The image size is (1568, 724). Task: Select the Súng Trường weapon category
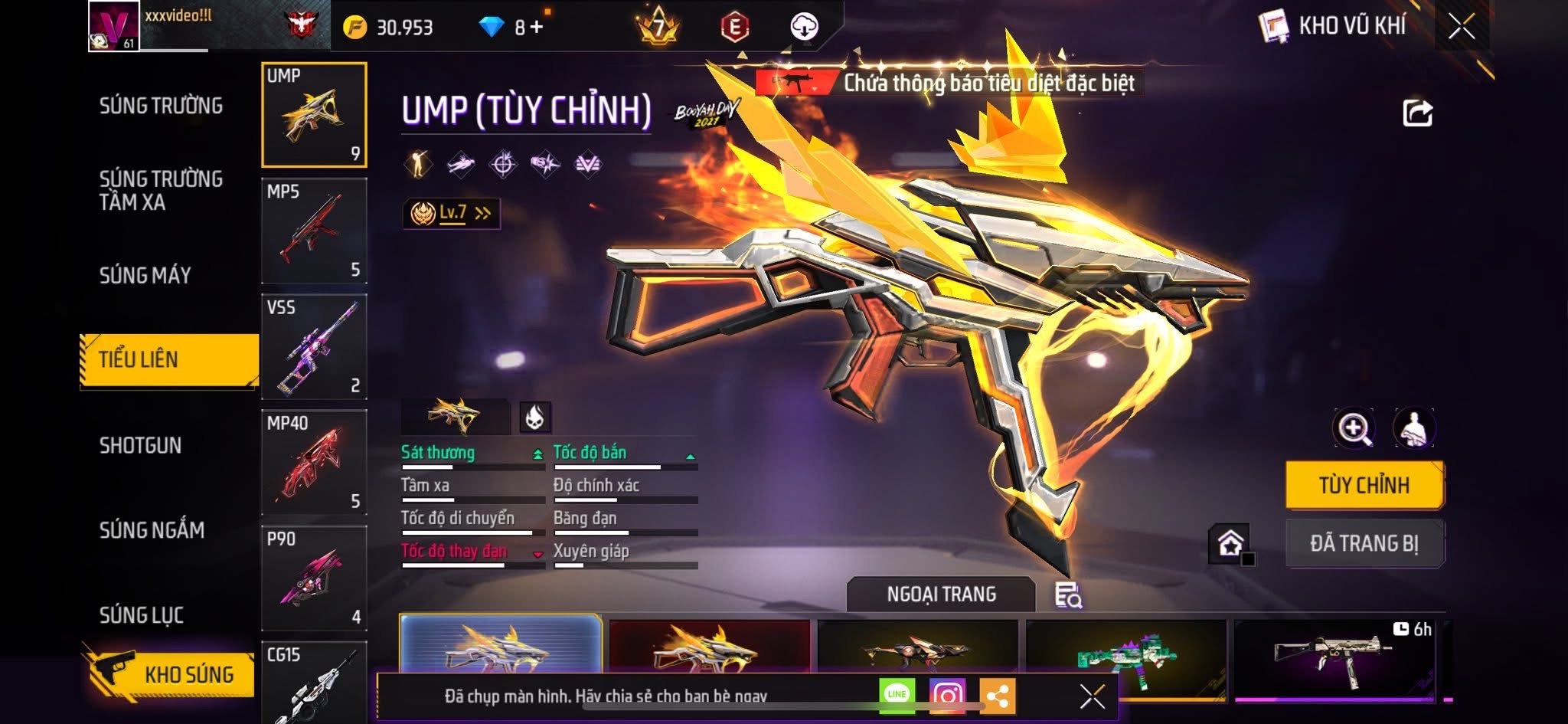click(x=161, y=106)
